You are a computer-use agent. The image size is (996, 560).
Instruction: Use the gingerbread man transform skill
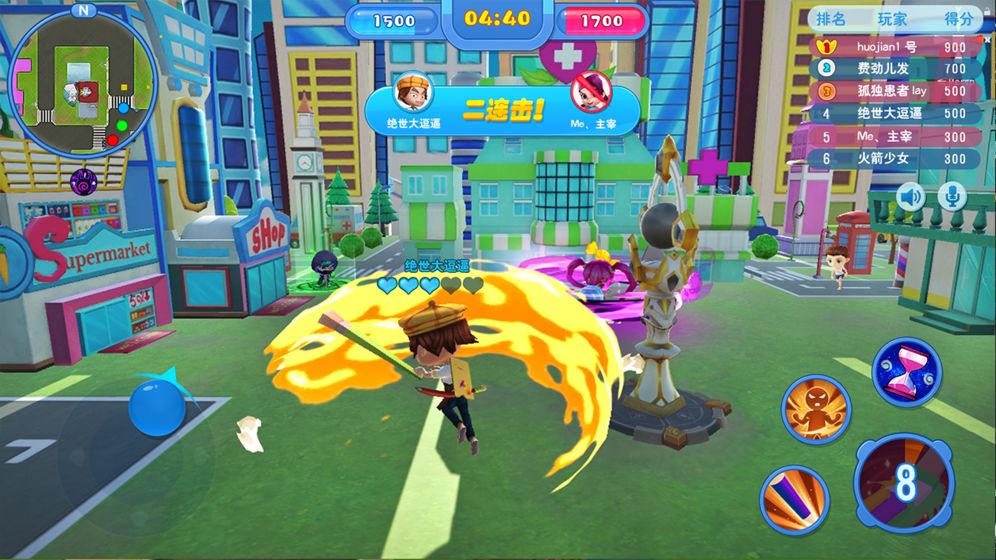[x=816, y=410]
